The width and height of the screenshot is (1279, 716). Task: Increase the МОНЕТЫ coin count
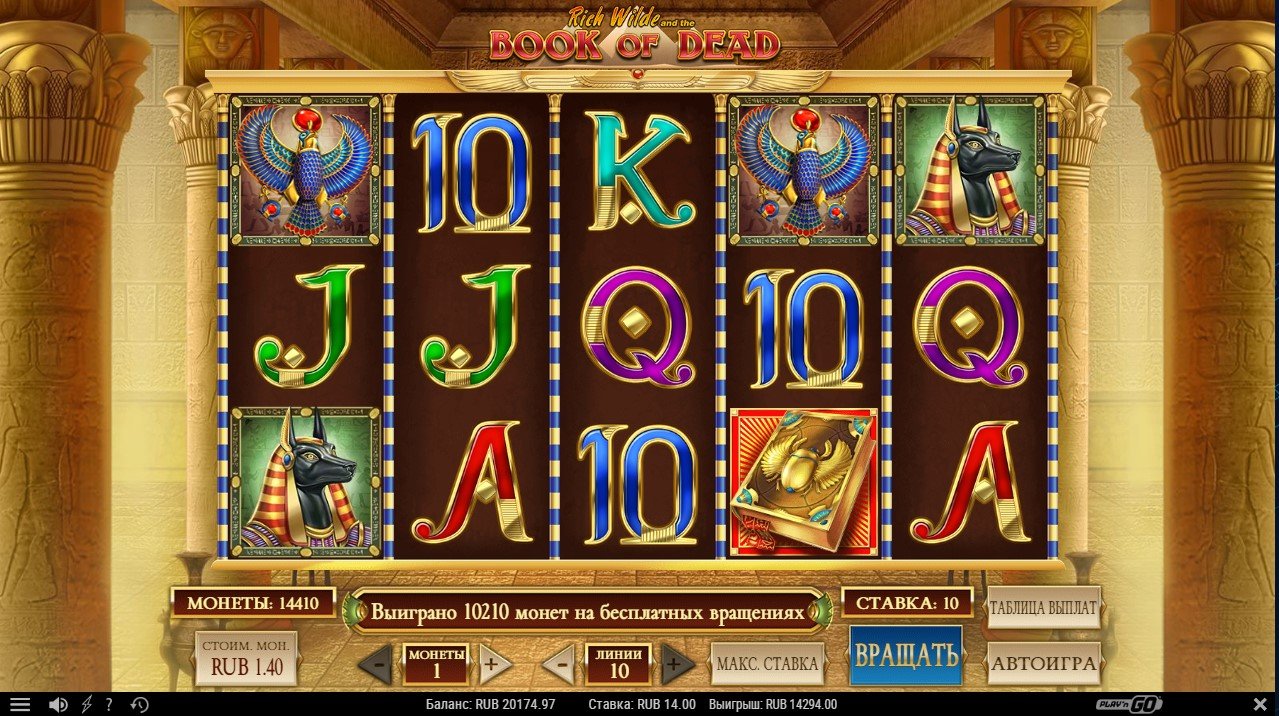(491, 664)
